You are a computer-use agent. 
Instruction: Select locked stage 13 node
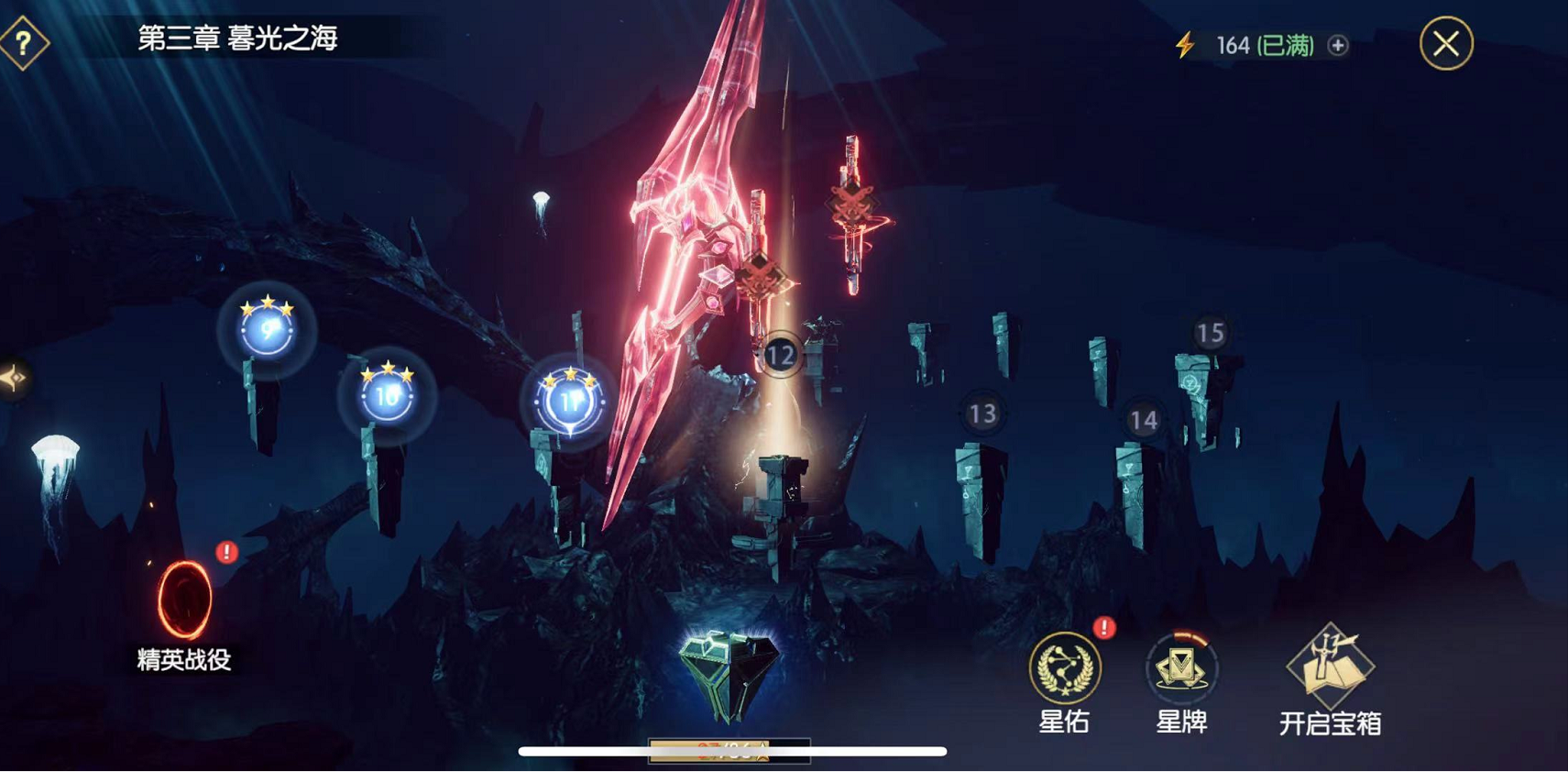982,414
